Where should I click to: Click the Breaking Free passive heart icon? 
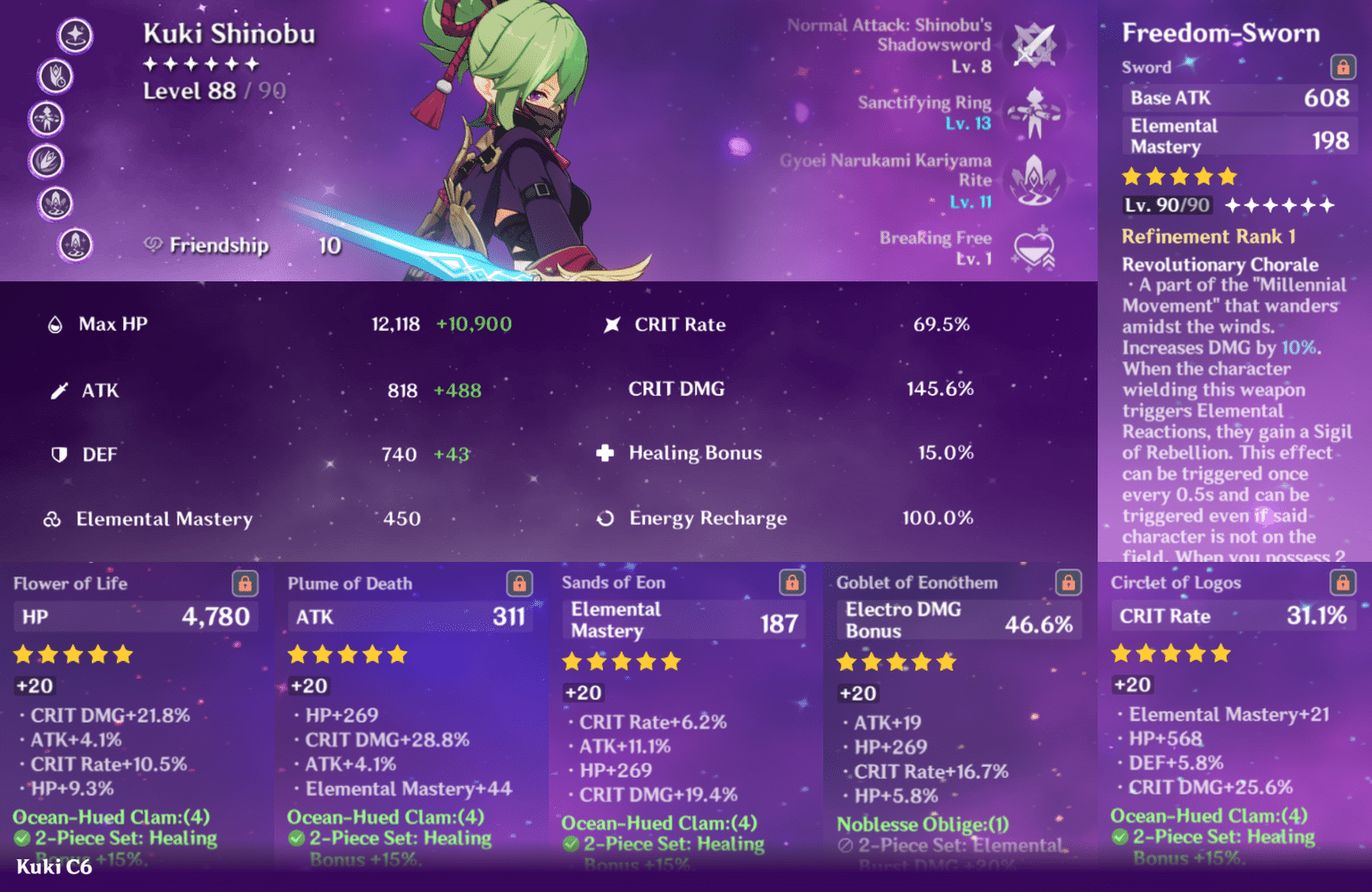(x=1033, y=248)
